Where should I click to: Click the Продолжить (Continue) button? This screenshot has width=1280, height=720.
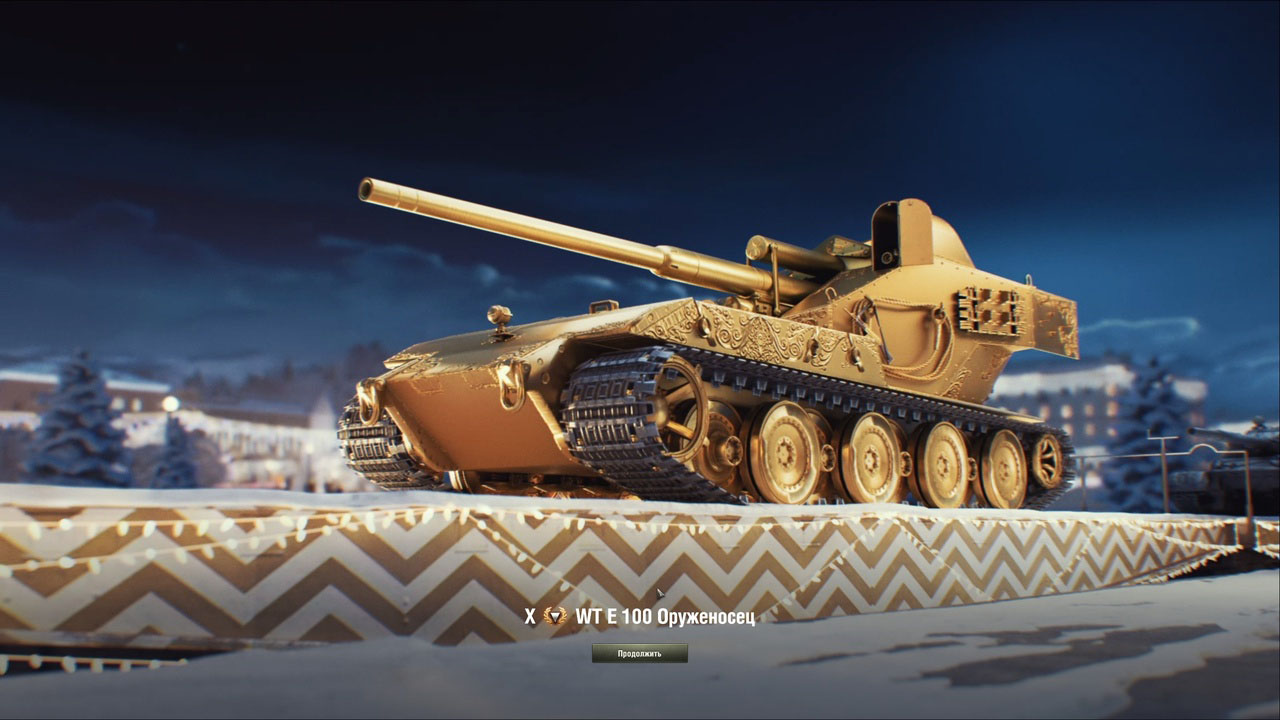pyautogui.click(x=639, y=654)
